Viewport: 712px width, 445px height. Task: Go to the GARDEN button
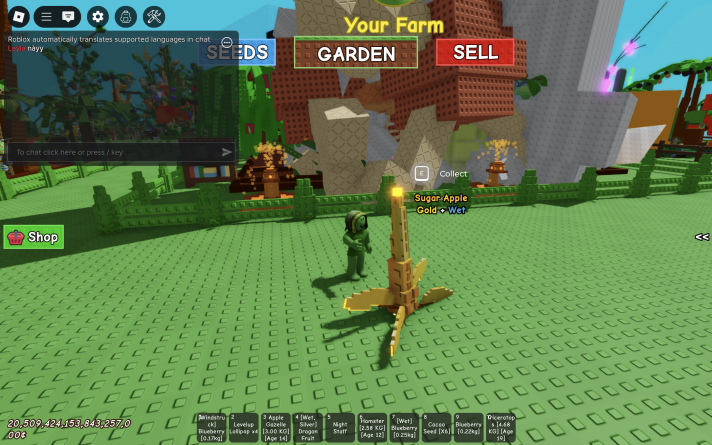point(356,54)
